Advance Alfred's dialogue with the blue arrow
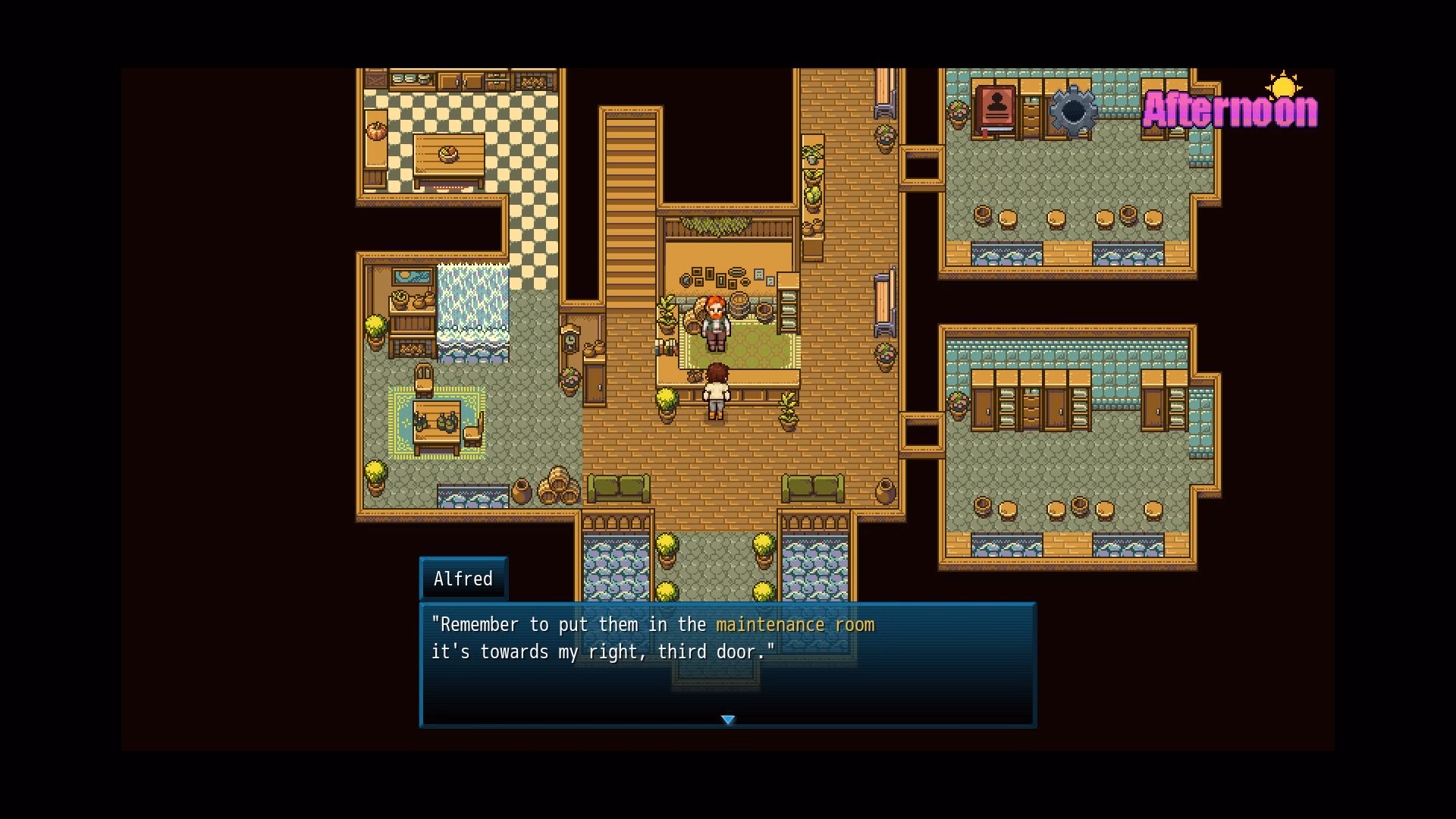Screen dimensions: 1456x819 tap(728, 719)
